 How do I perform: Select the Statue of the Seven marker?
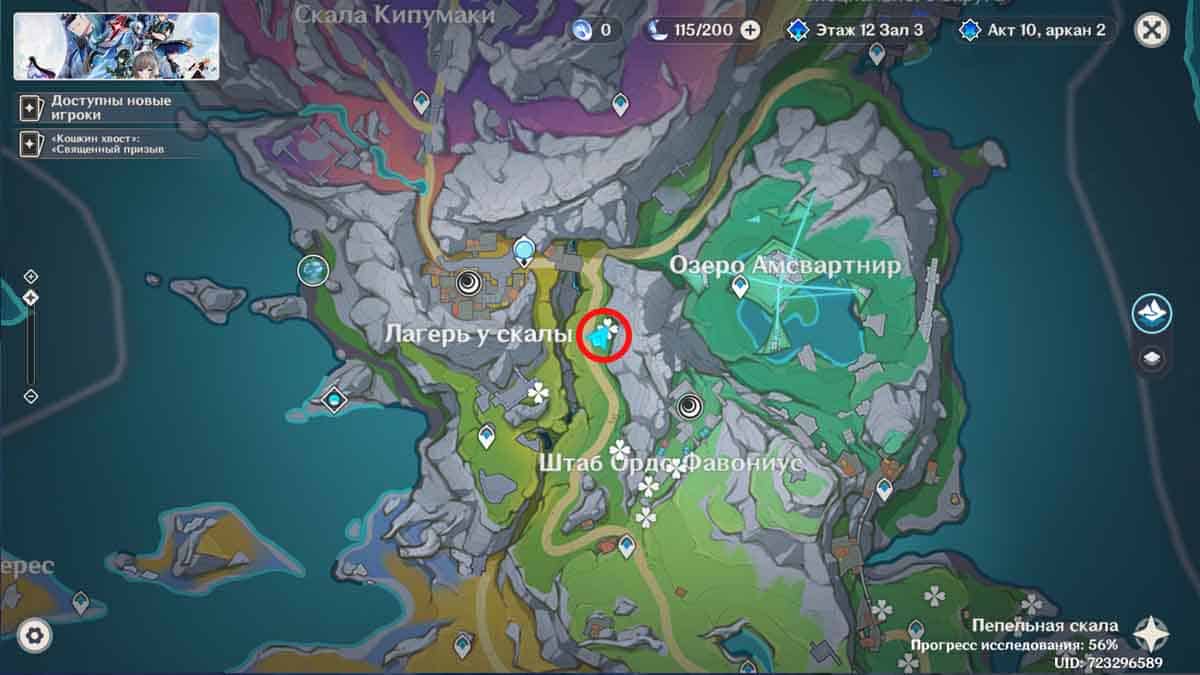click(524, 250)
